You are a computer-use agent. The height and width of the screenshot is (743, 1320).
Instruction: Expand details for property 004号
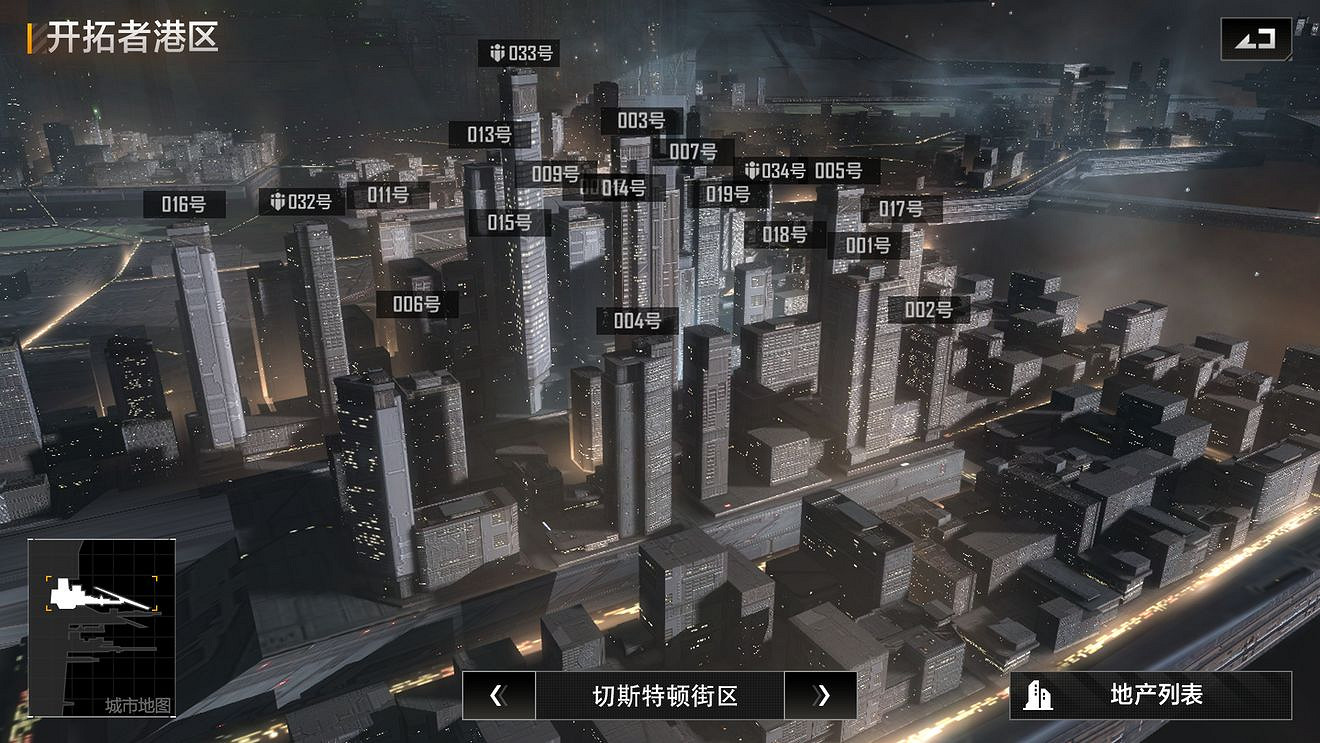tap(639, 322)
